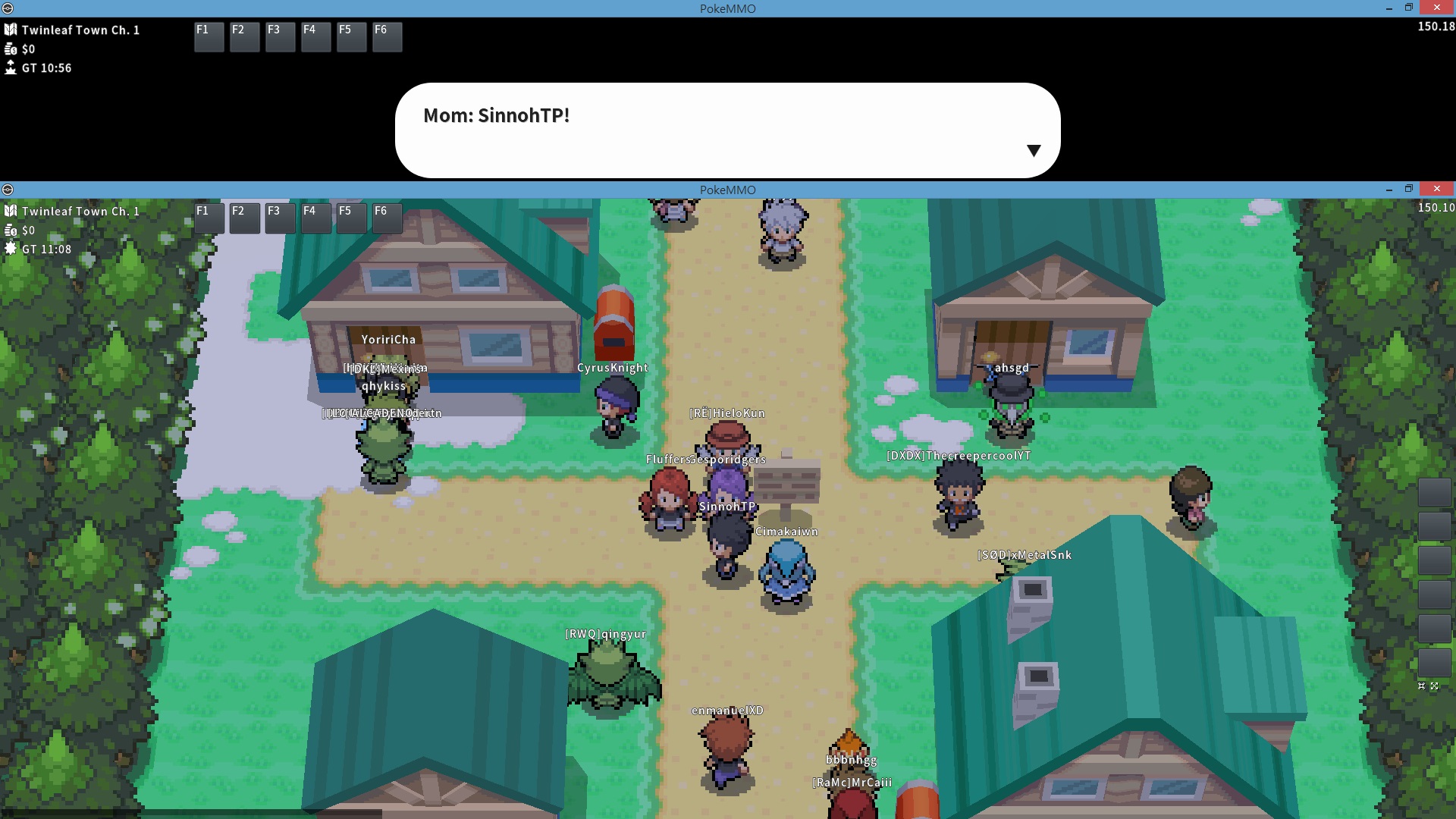This screenshot has width=1456, height=819.
Task: Use the F5 hotkey slot in lower window
Action: [351, 218]
